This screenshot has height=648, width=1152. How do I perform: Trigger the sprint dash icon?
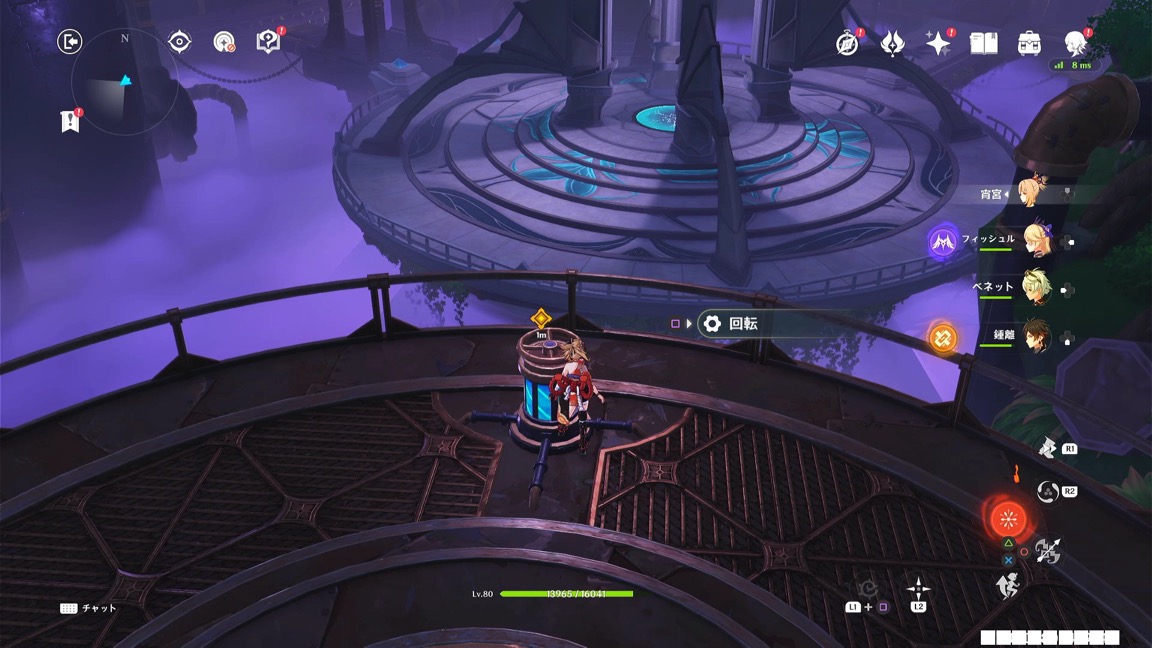click(1007, 585)
